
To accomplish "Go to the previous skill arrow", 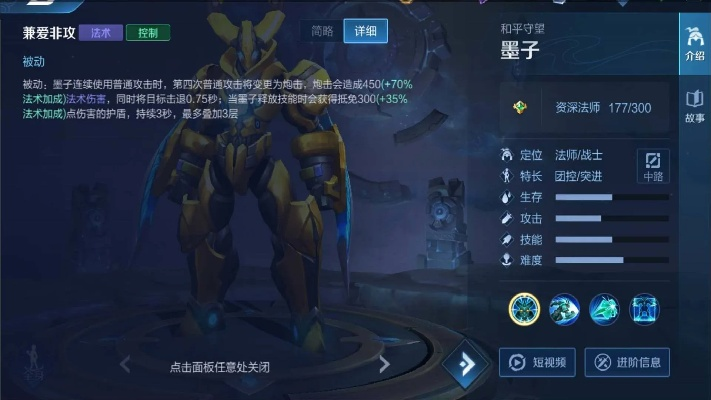I will click(125, 366).
